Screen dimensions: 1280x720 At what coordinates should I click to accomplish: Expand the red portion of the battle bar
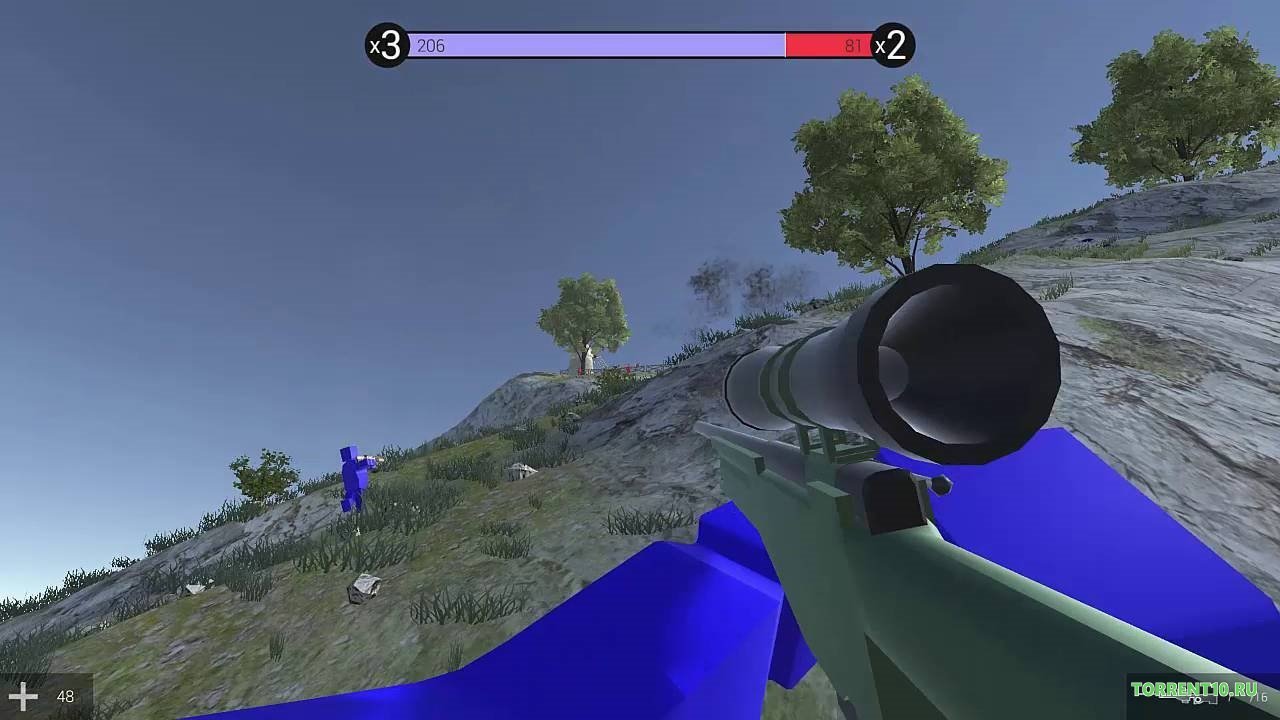pos(828,44)
